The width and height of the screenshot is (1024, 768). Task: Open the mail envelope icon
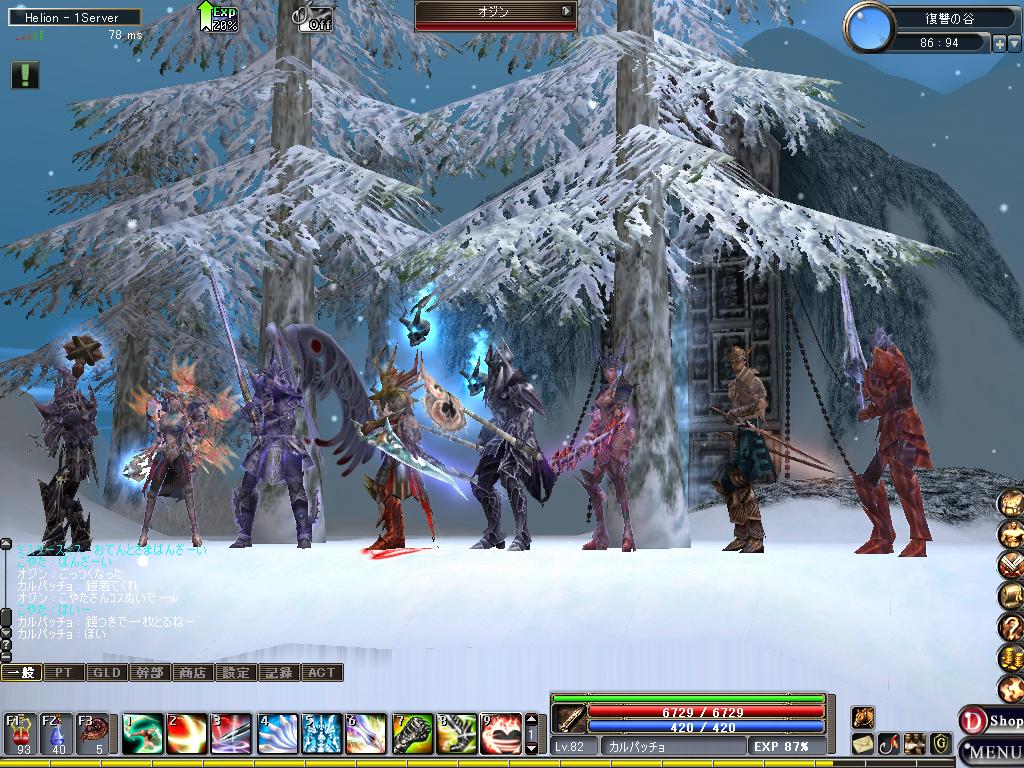[x=863, y=744]
